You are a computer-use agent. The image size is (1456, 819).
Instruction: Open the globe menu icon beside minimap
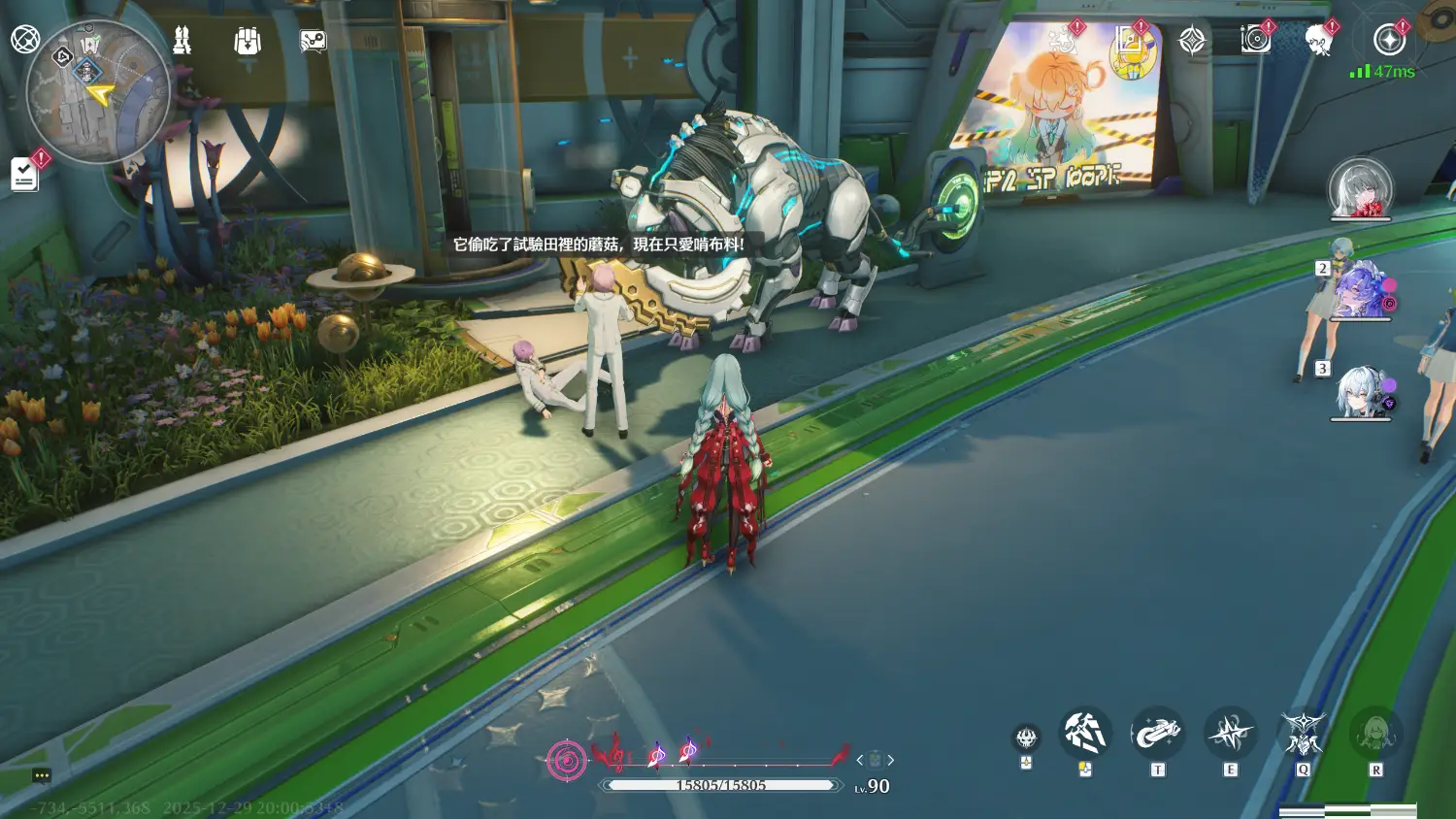tap(25, 40)
